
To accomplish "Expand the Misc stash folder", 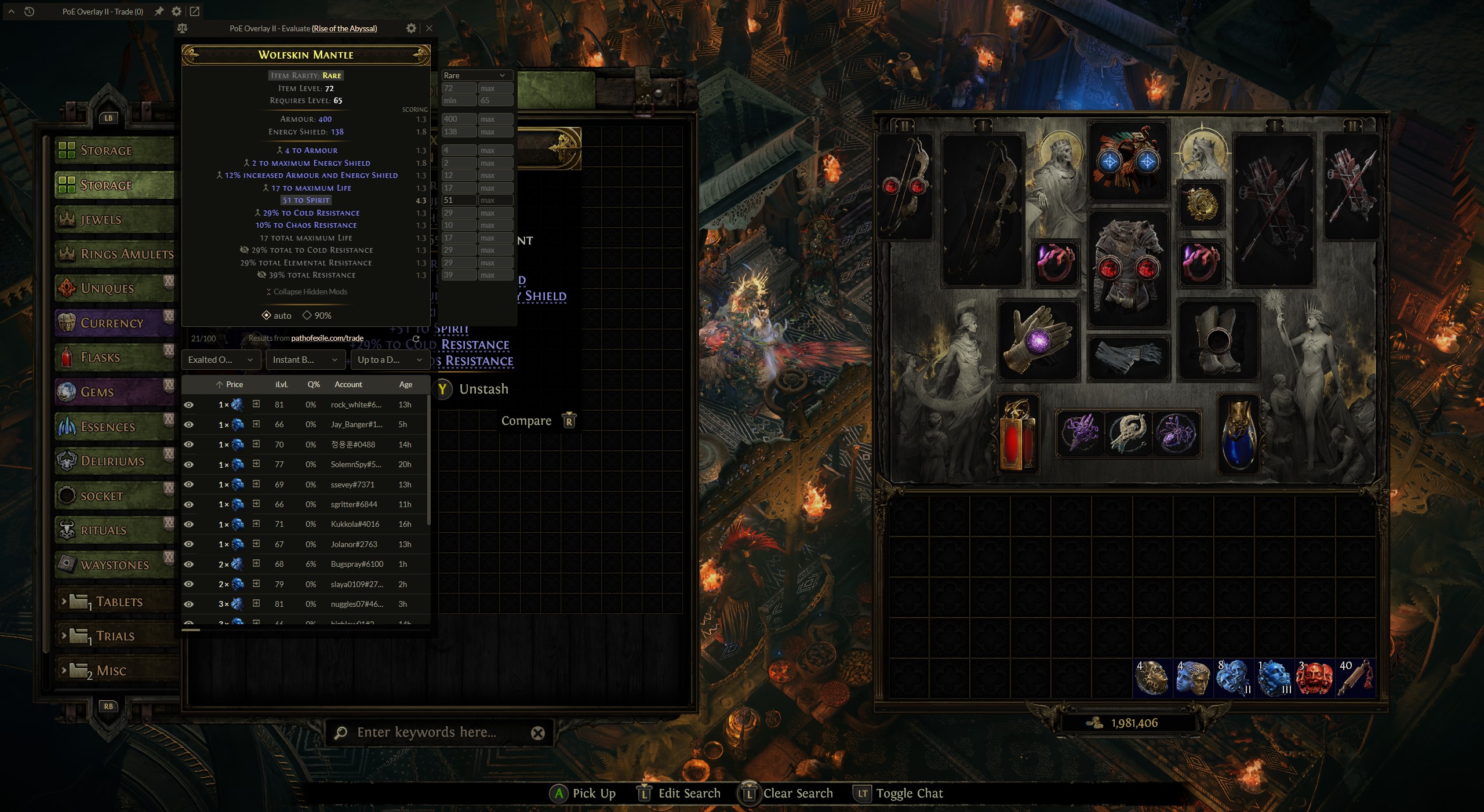I will 110,671.
